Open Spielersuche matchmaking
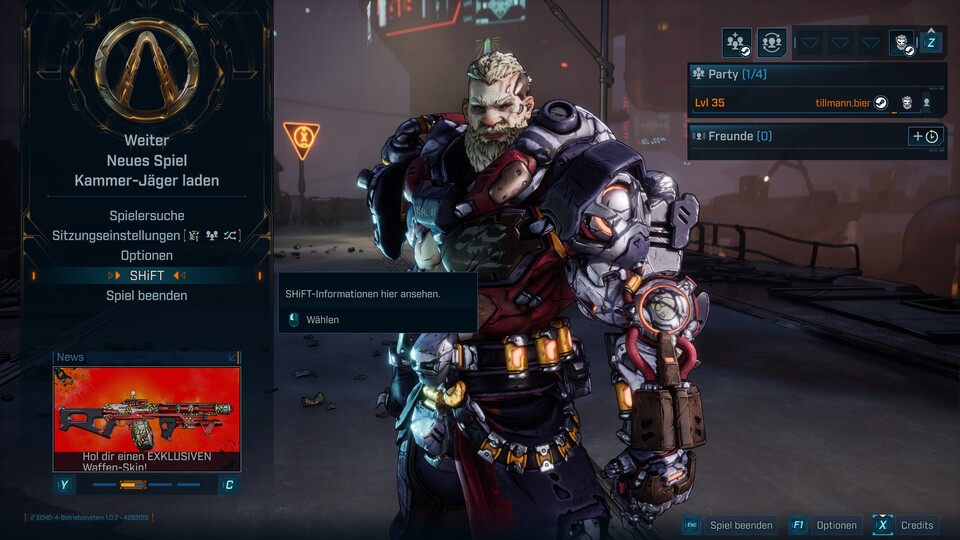The width and height of the screenshot is (960, 540). [146, 216]
